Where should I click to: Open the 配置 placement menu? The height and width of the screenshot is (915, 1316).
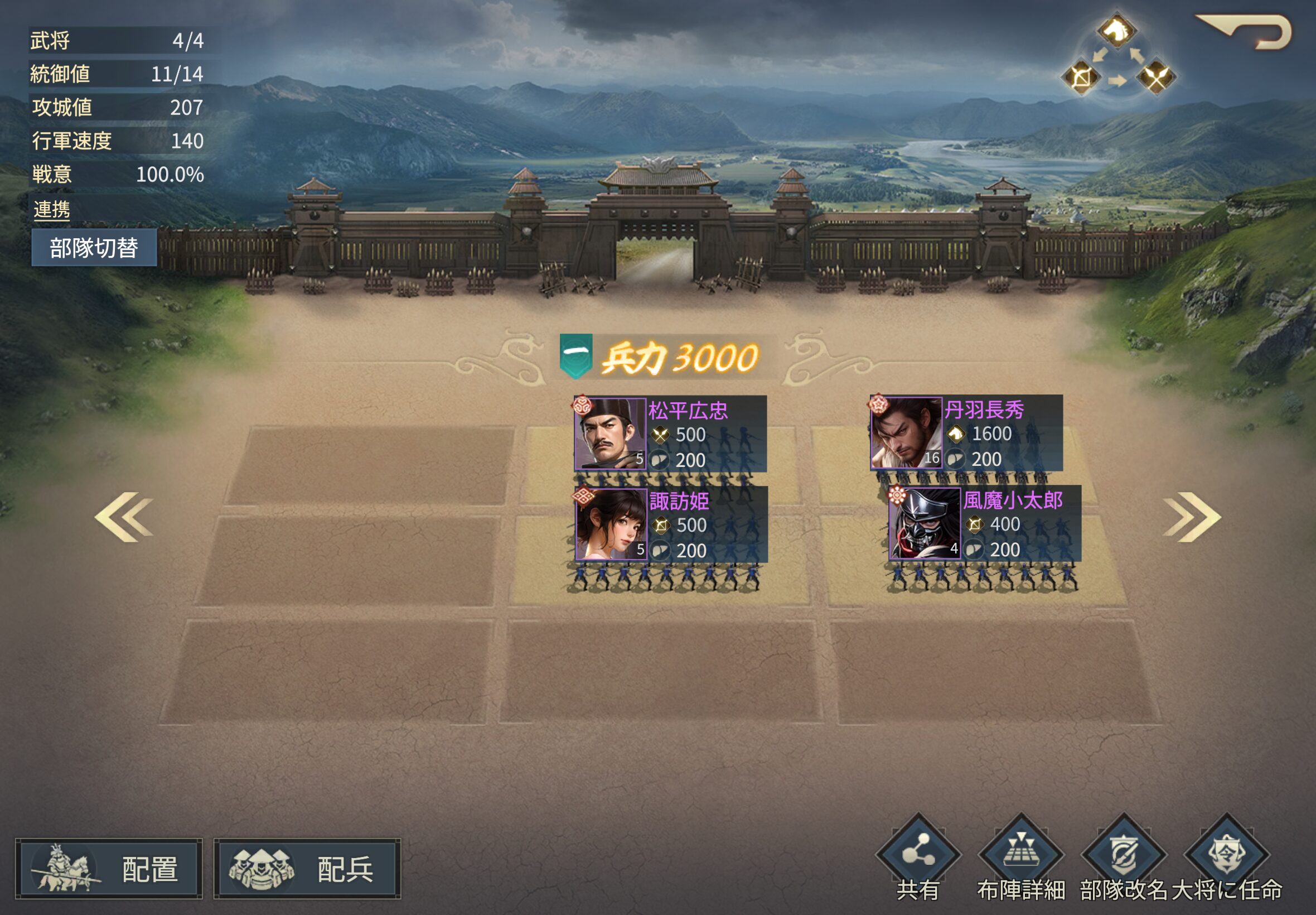pos(109,869)
